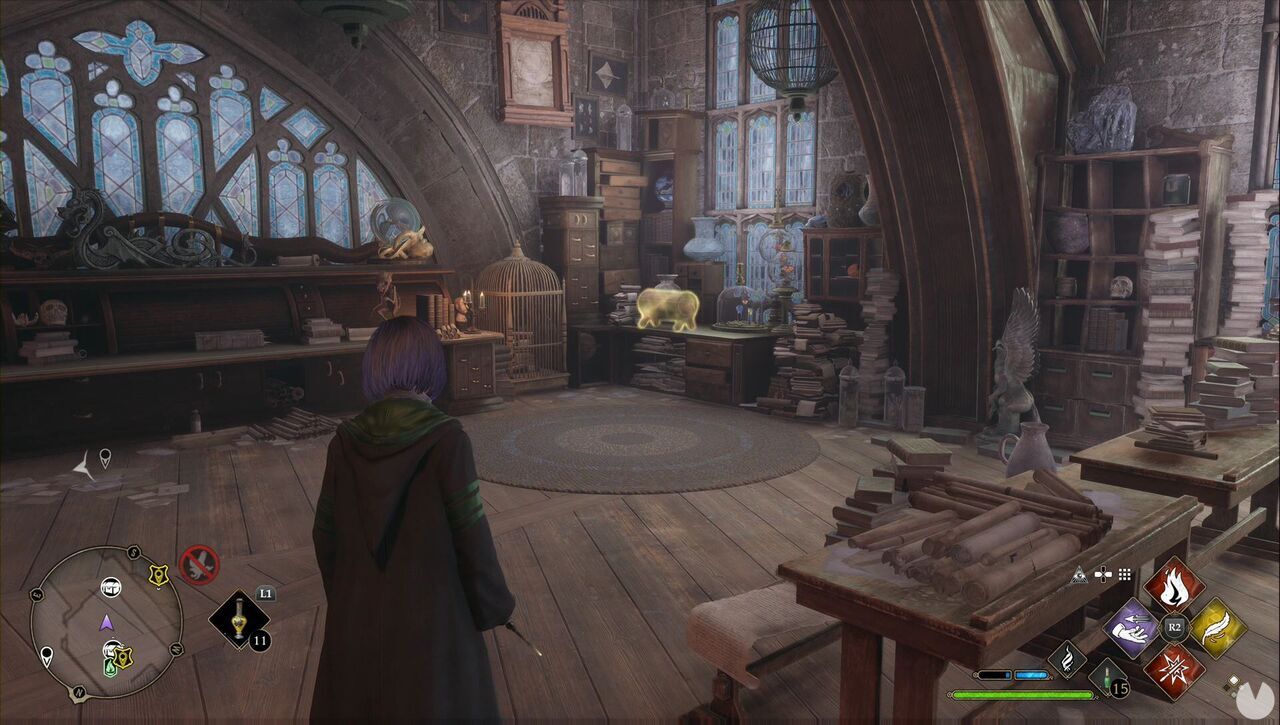This screenshot has width=1280, height=725.
Task: Click the D-pad spell-set indicator icon
Action: click(1103, 574)
